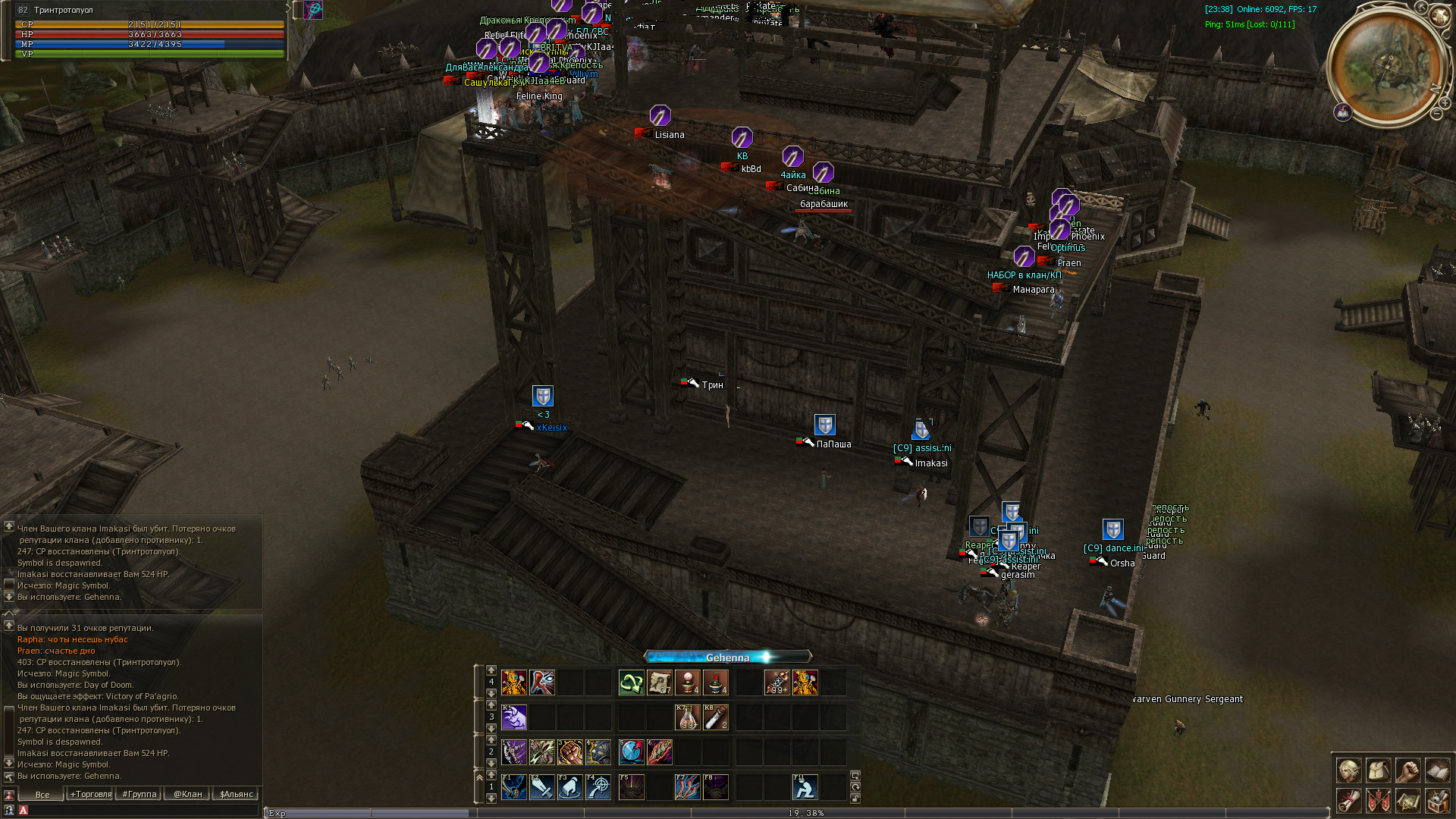Image resolution: width=1456 pixels, height=819 pixels.
Task: Activate the clenched fist skill in slot 3
Action: (x=570, y=752)
